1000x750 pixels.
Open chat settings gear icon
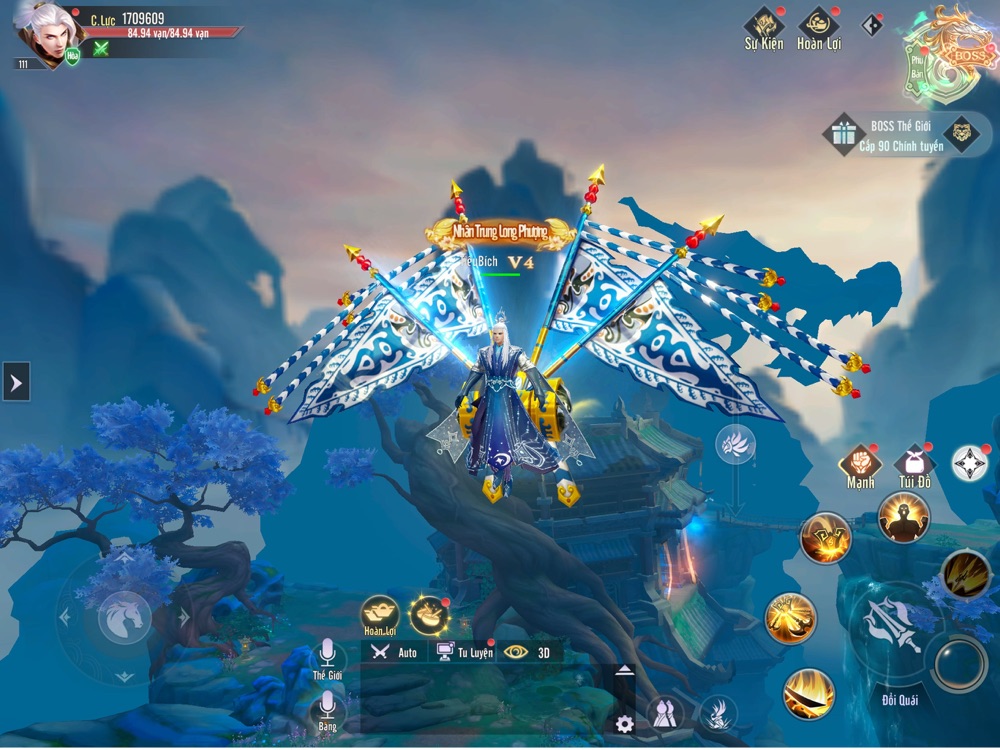point(625,724)
